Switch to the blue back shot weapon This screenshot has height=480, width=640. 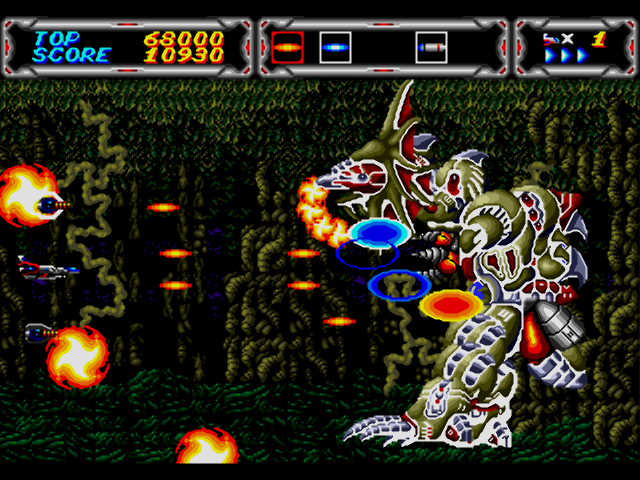[335, 46]
